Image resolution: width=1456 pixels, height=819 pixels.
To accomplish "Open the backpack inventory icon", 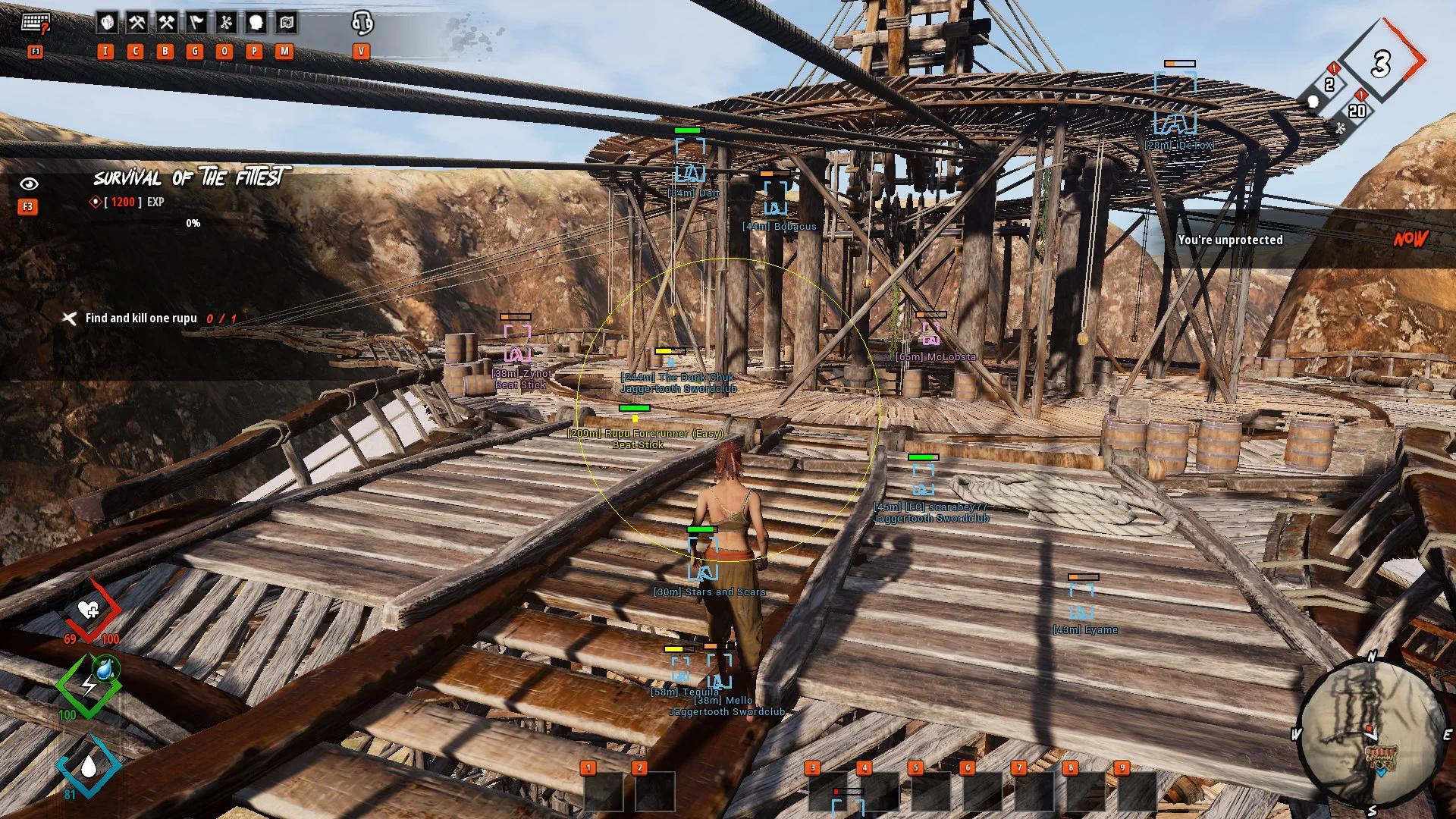I will click(107, 23).
